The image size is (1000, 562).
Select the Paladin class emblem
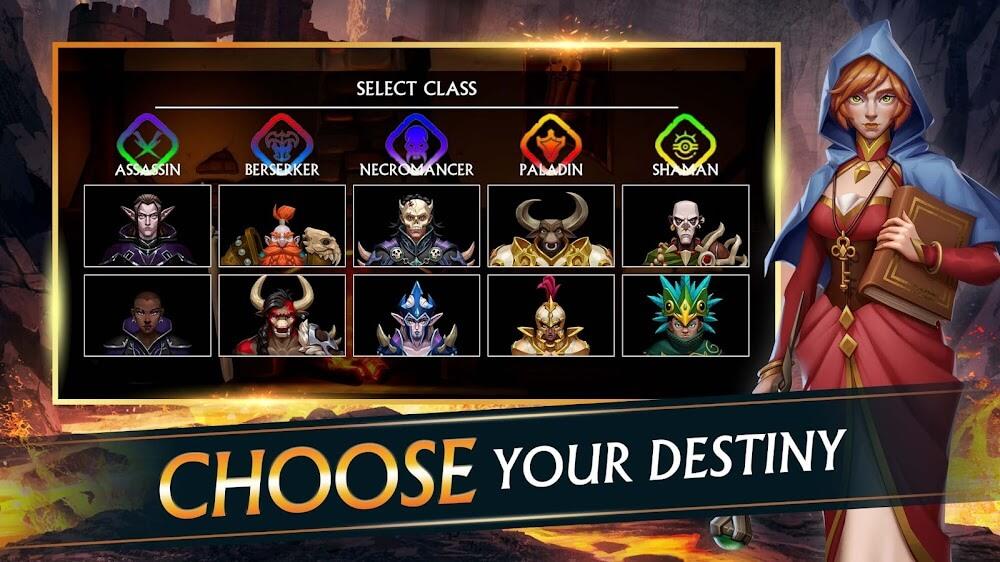550,143
